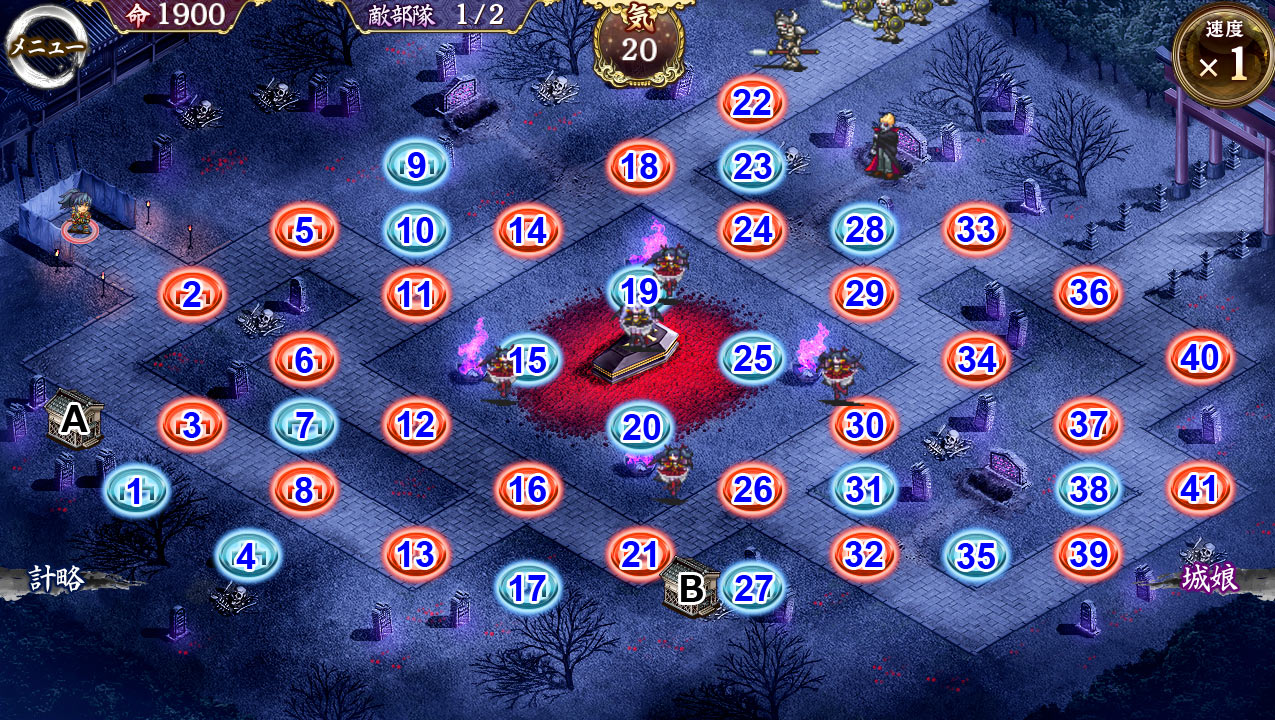
Task: Pick red placement tile 33
Action: (x=976, y=230)
